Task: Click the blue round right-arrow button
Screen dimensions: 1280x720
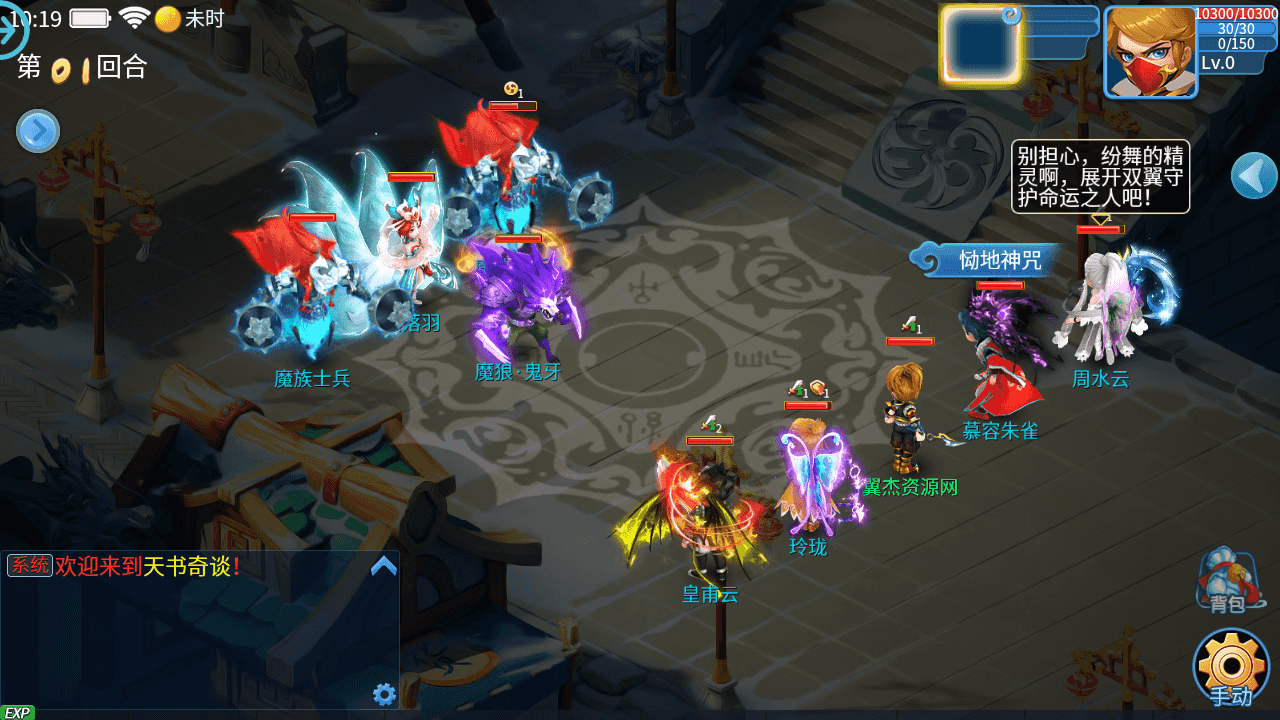Action: pyautogui.click(x=38, y=131)
